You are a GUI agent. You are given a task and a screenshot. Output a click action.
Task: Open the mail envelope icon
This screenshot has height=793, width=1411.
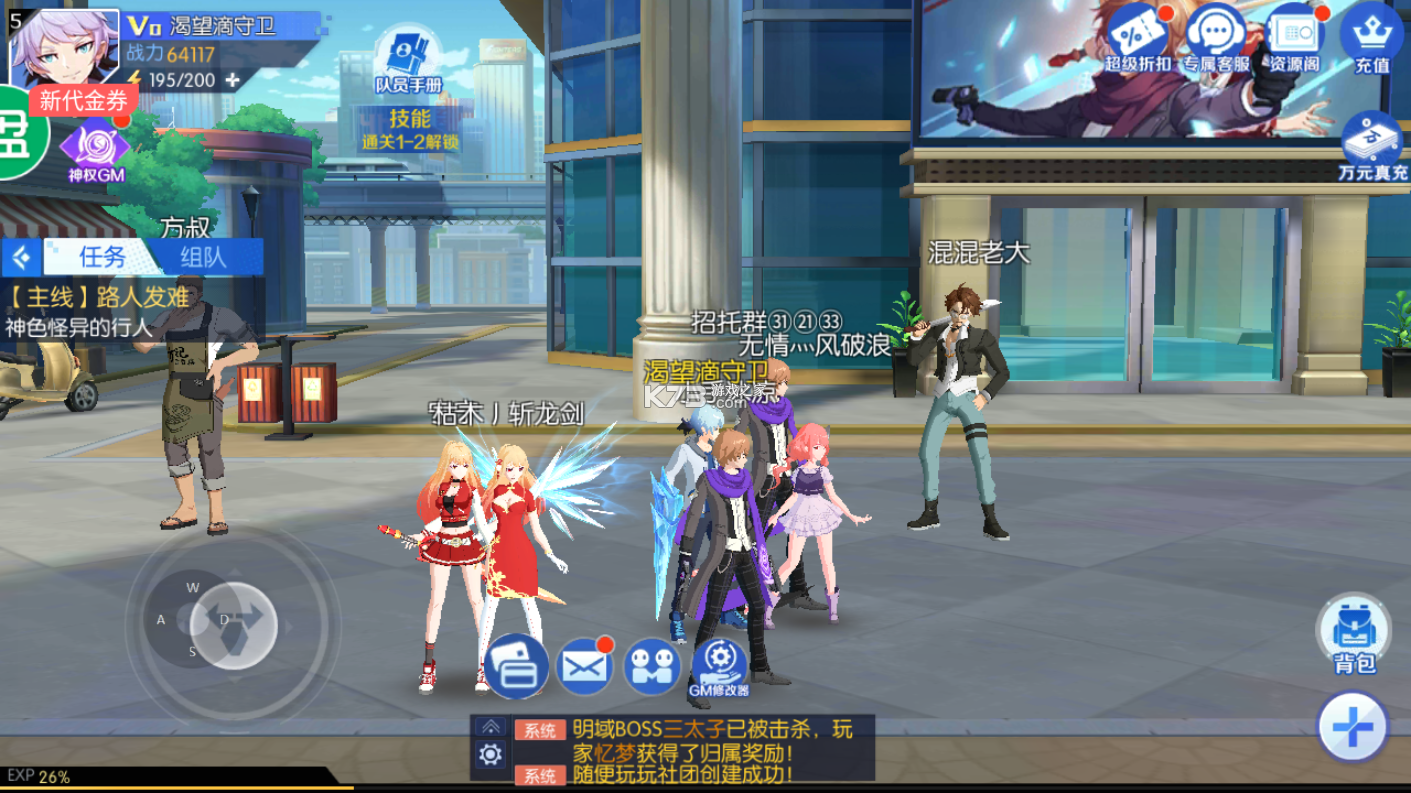584,666
